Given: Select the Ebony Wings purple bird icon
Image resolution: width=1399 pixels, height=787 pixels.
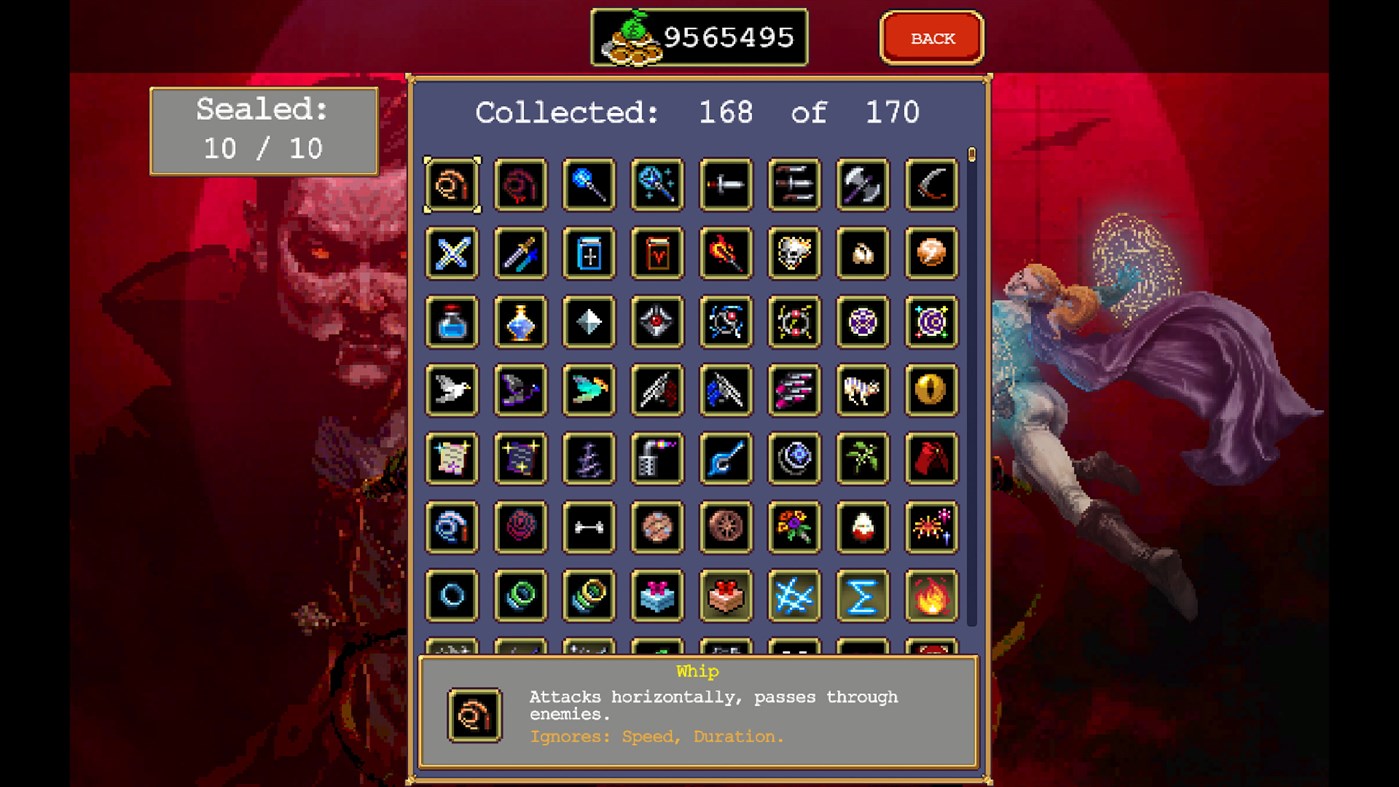Looking at the screenshot, I should 520,390.
